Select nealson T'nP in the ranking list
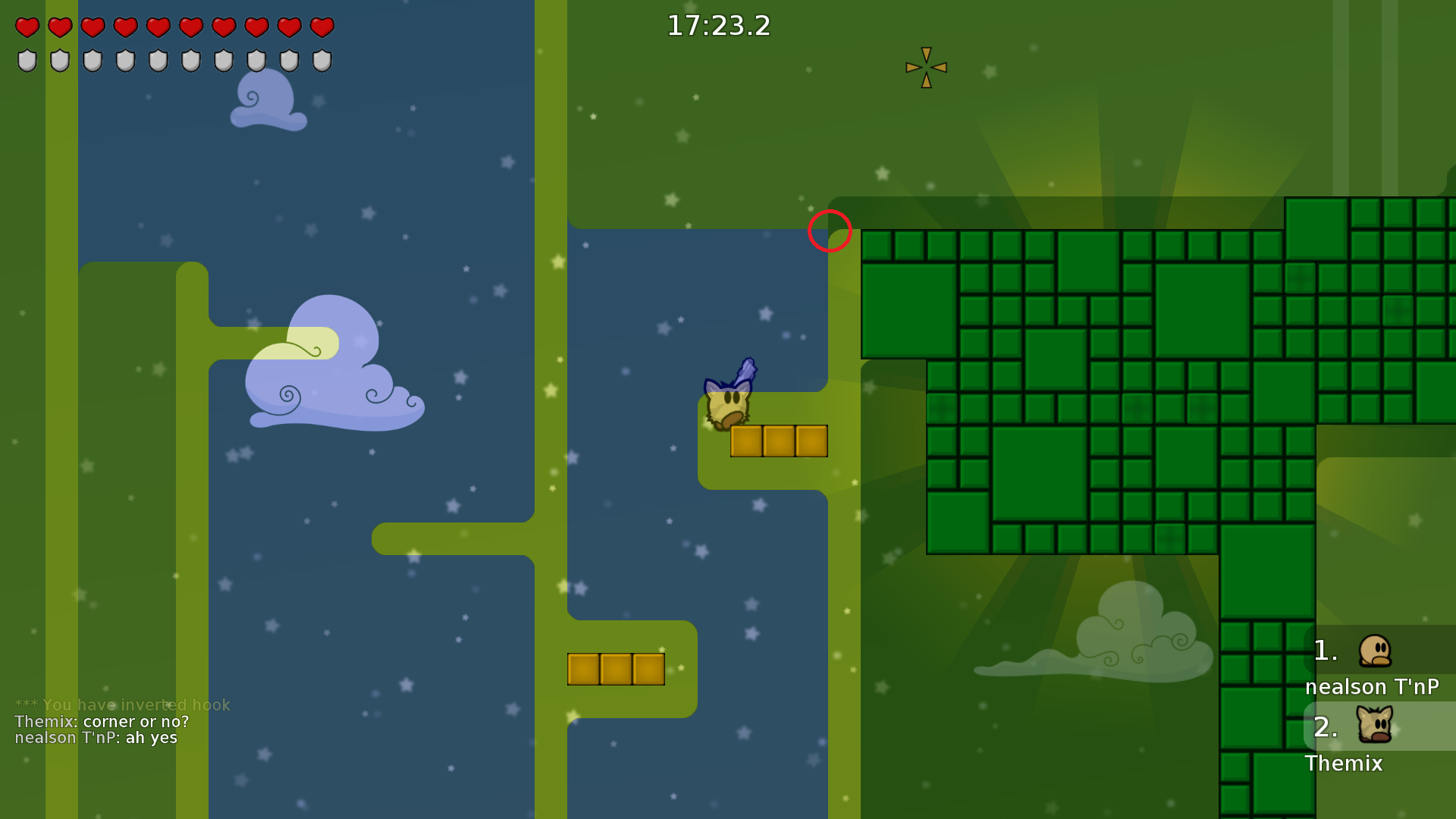 (x=1373, y=662)
